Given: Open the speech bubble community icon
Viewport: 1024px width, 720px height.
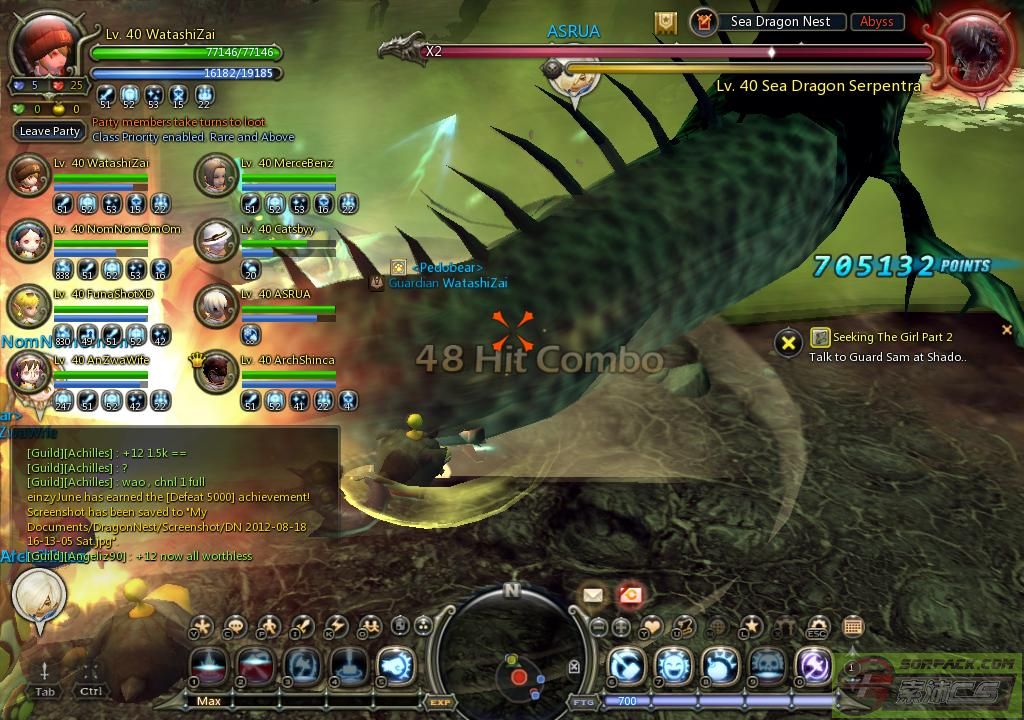Looking at the screenshot, I should 235,627.
